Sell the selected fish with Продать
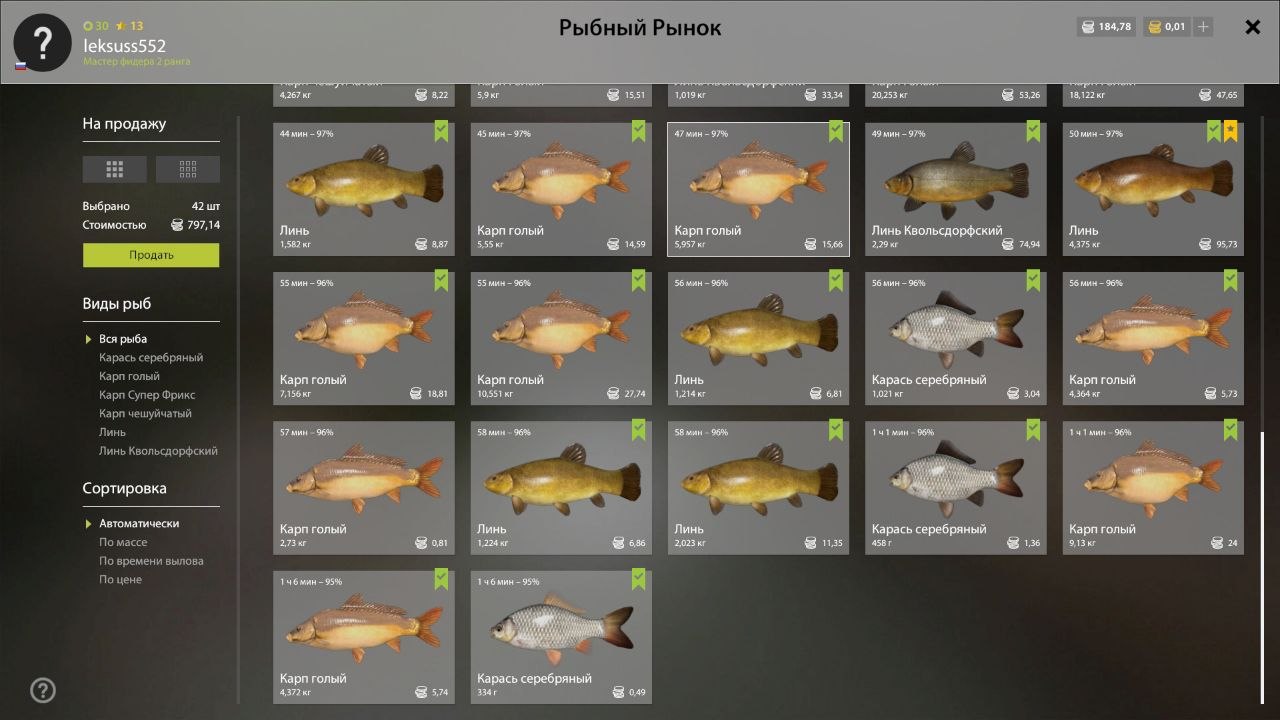This screenshot has width=1280, height=720. coord(151,255)
